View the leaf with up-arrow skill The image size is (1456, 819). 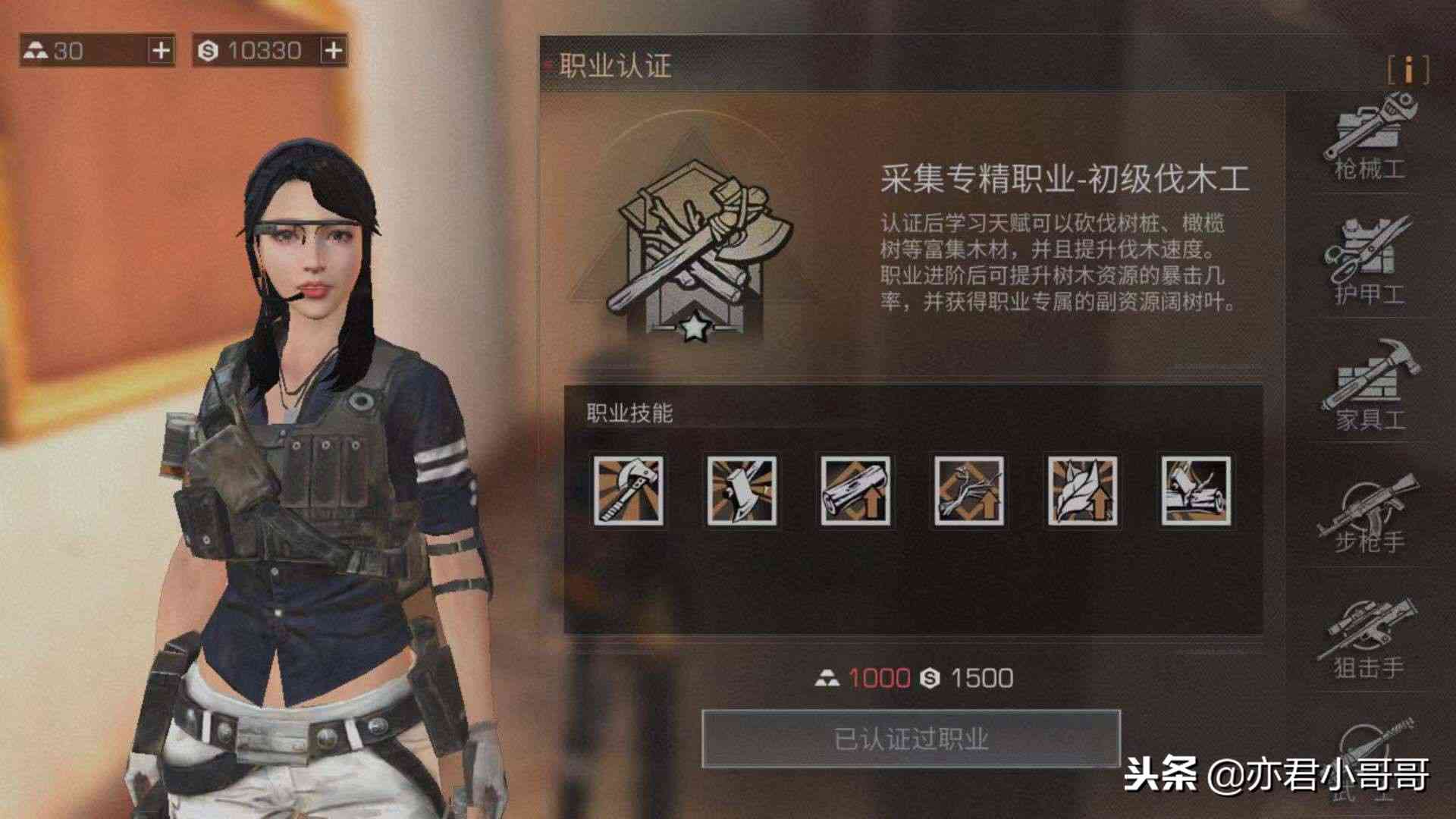[1082, 491]
